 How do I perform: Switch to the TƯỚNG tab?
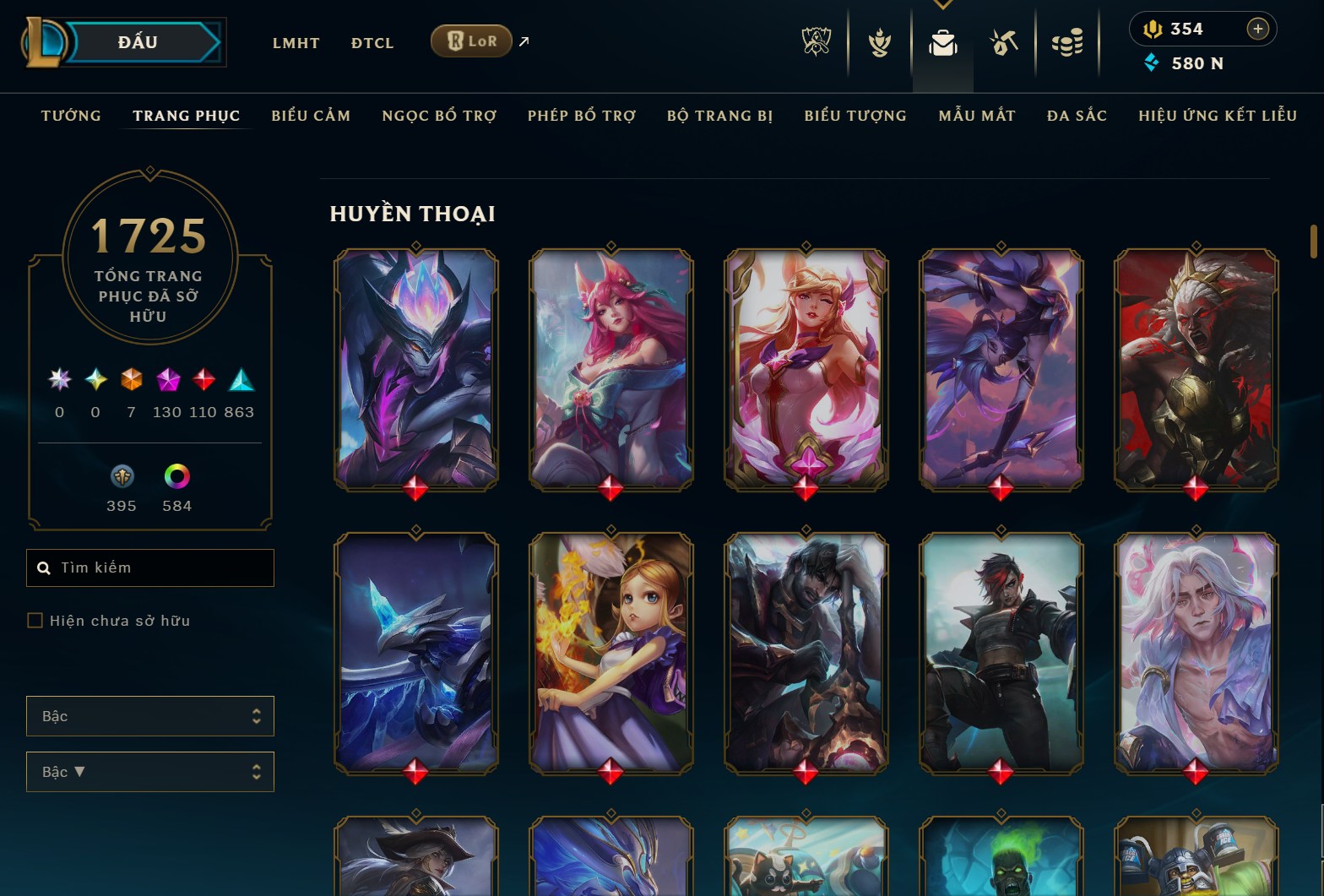[x=71, y=116]
